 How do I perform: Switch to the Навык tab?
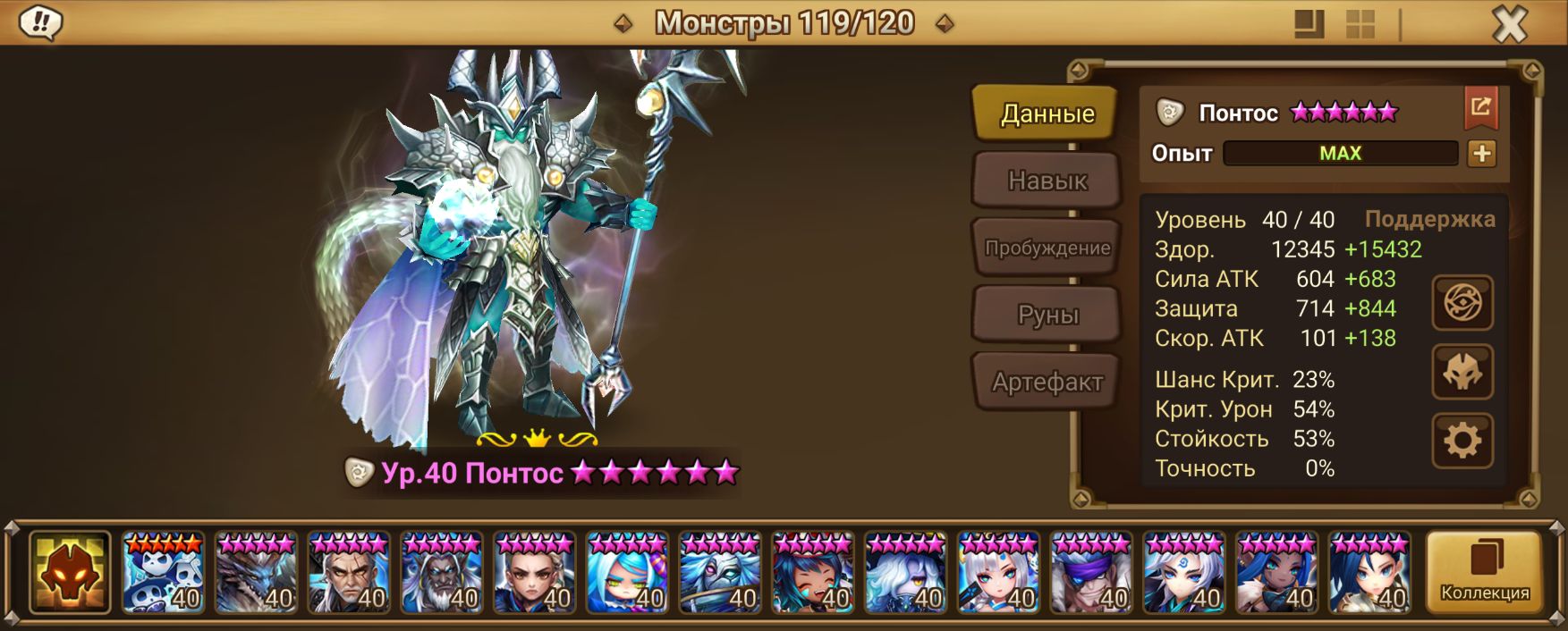click(1047, 181)
